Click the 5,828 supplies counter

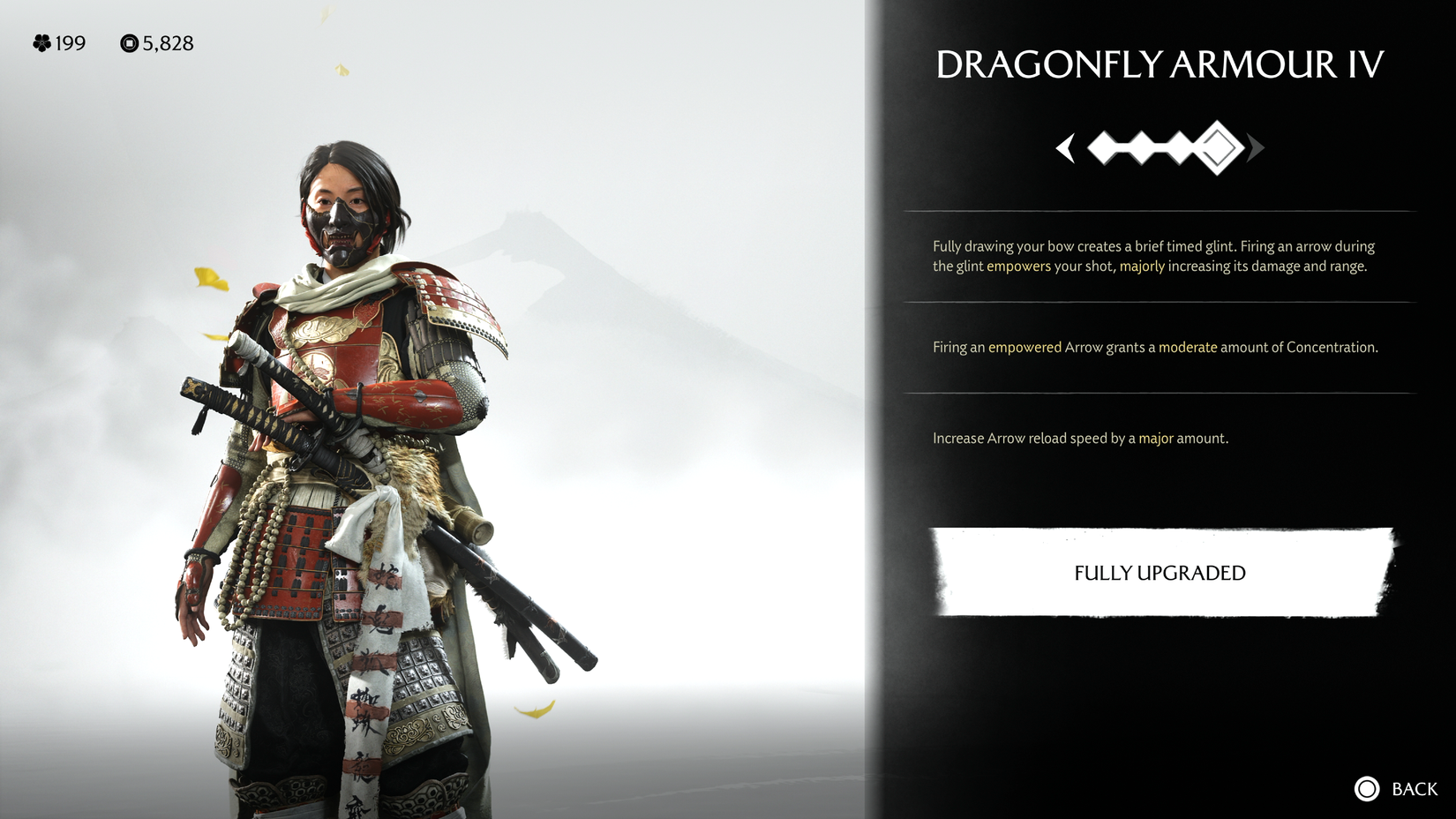pyautogui.click(x=168, y=43)
